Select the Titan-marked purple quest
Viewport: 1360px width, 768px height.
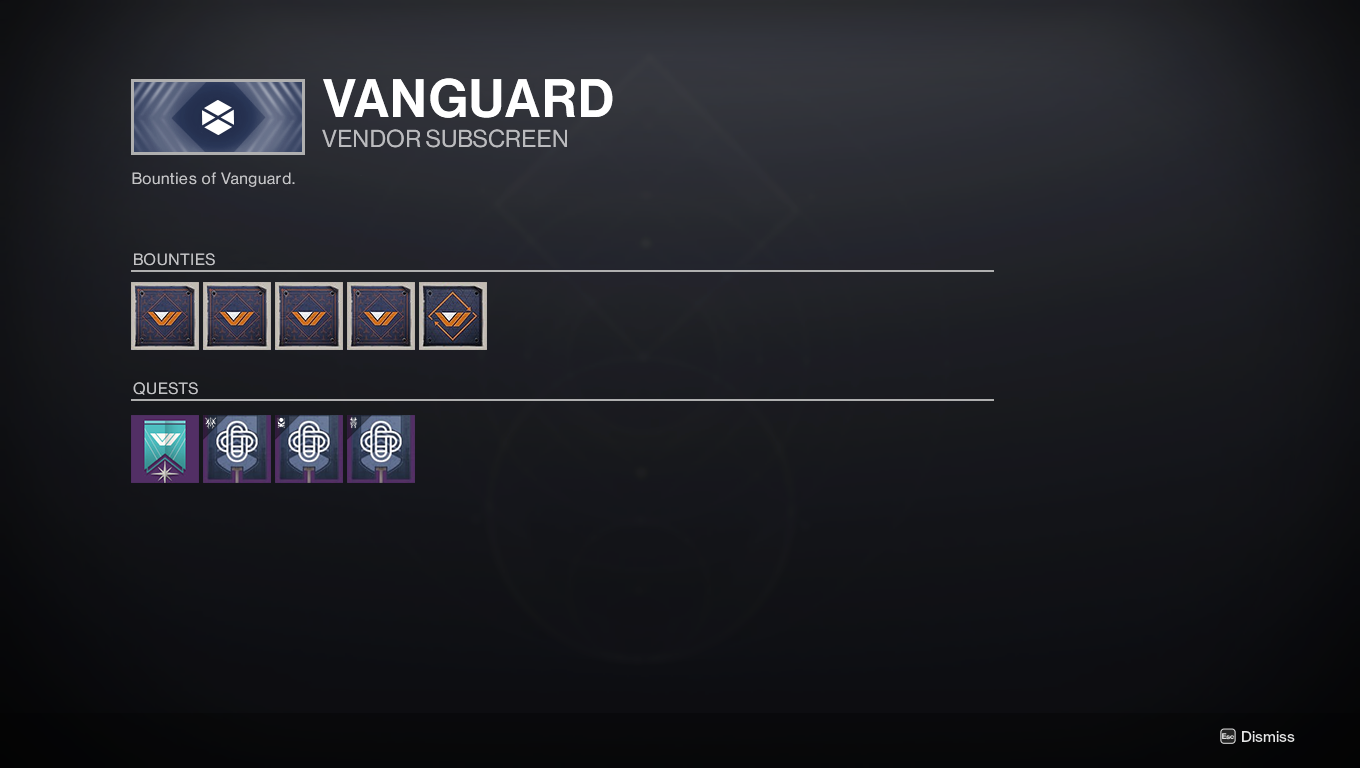pos(381,448)
